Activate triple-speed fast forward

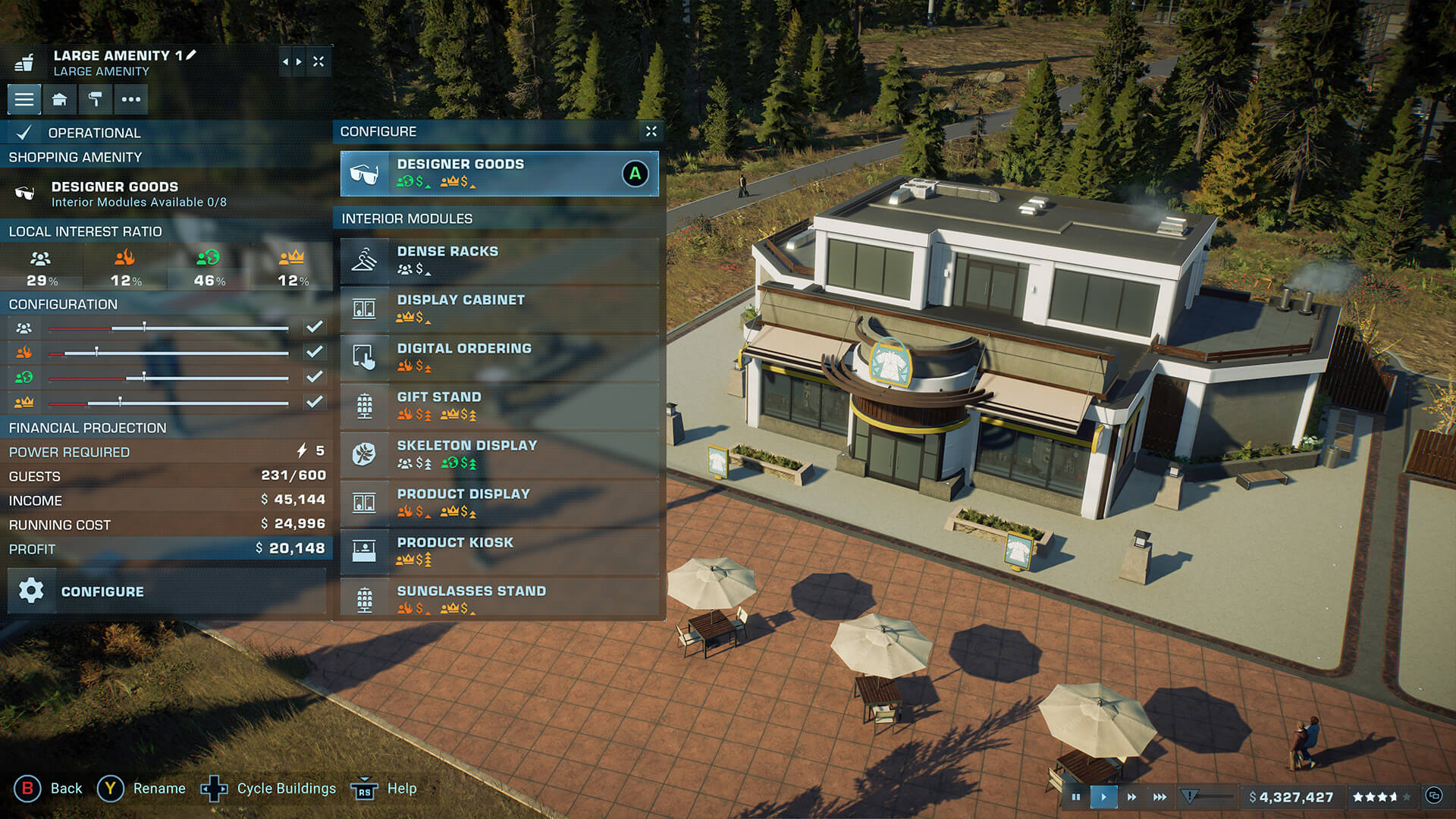[x=1159, y=797]
